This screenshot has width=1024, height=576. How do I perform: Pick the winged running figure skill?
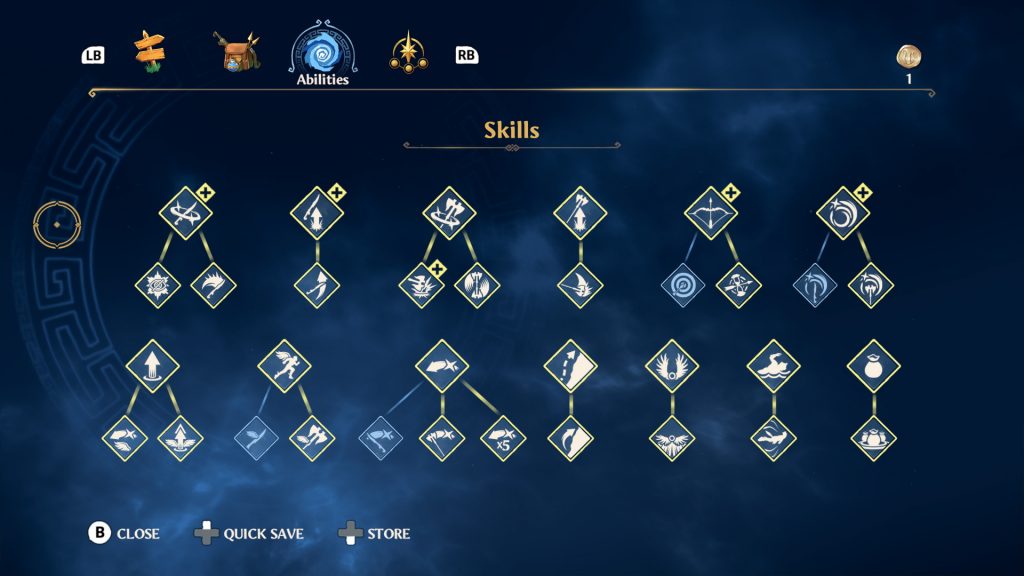coord(284,366)
